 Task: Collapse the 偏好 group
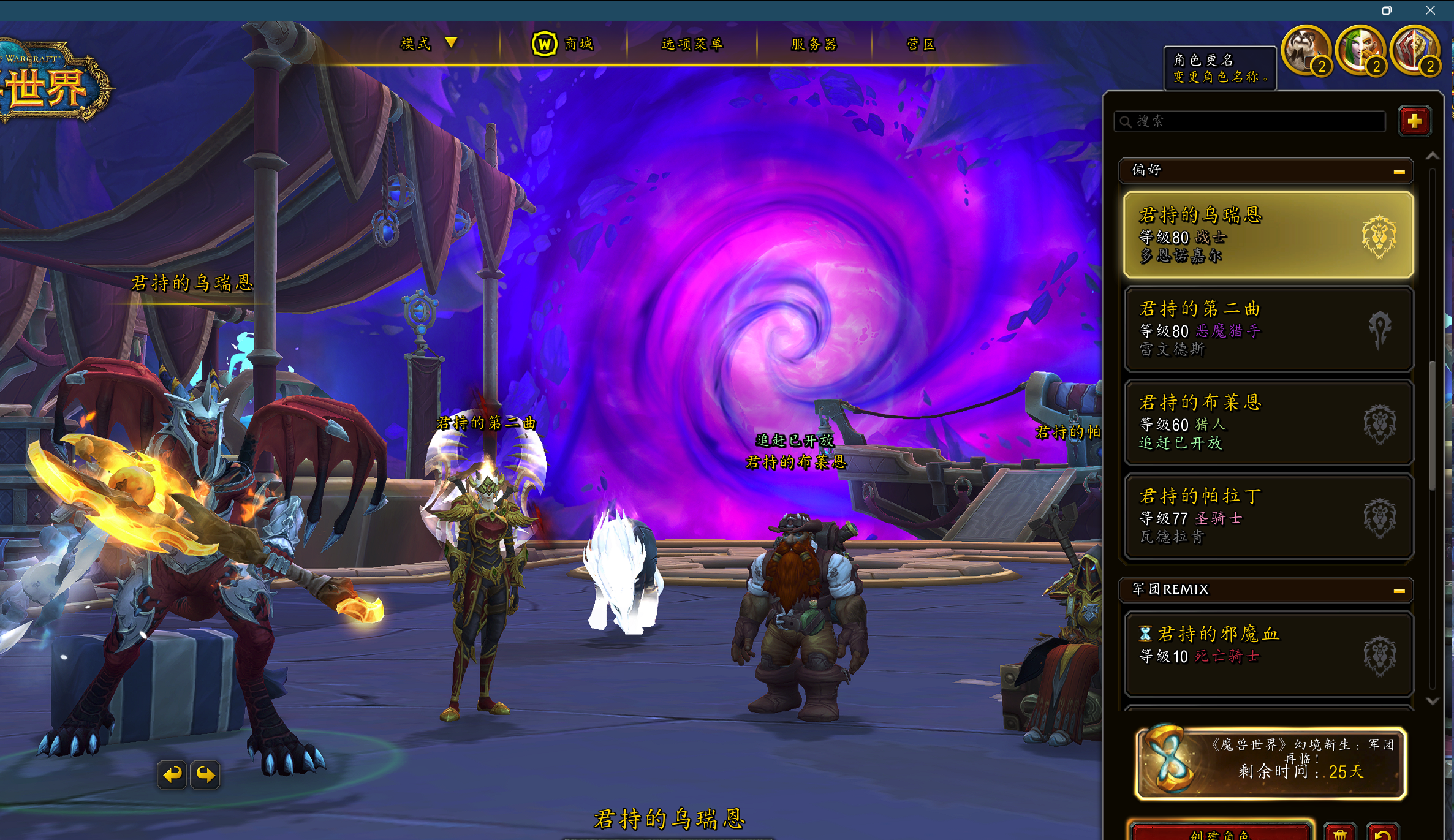point(1398,172)
